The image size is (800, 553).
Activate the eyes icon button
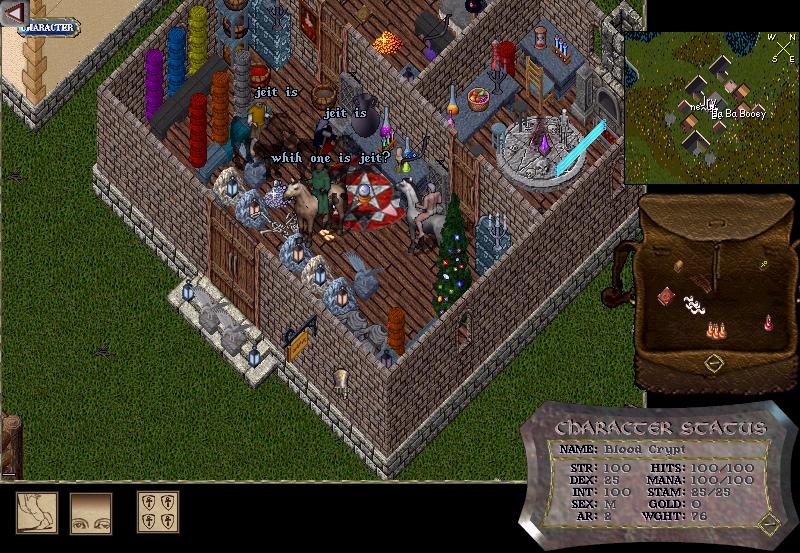91,513
